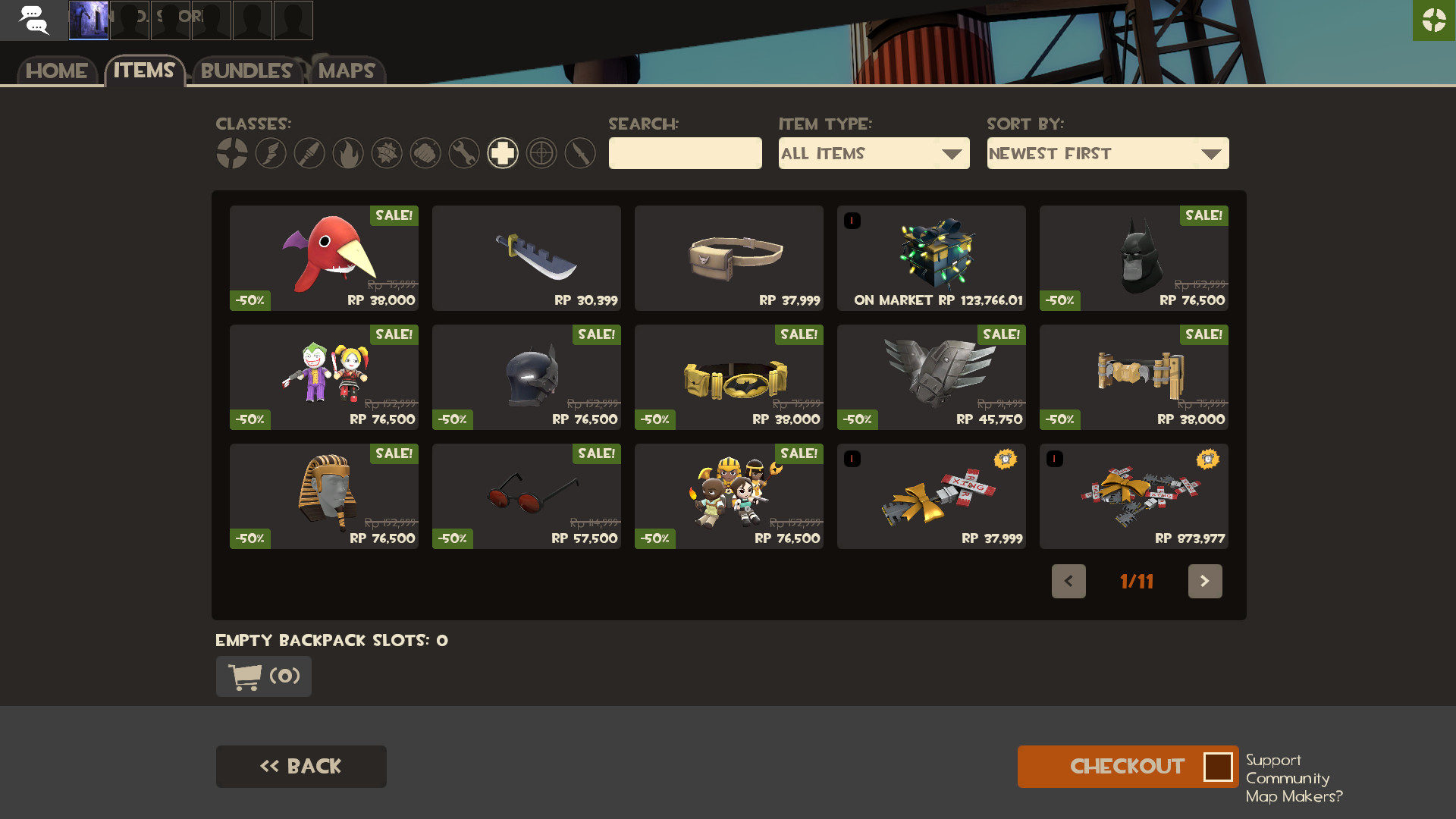Select the Heavy class filter
Screen dimensions: 1456x819
point(425,152)
